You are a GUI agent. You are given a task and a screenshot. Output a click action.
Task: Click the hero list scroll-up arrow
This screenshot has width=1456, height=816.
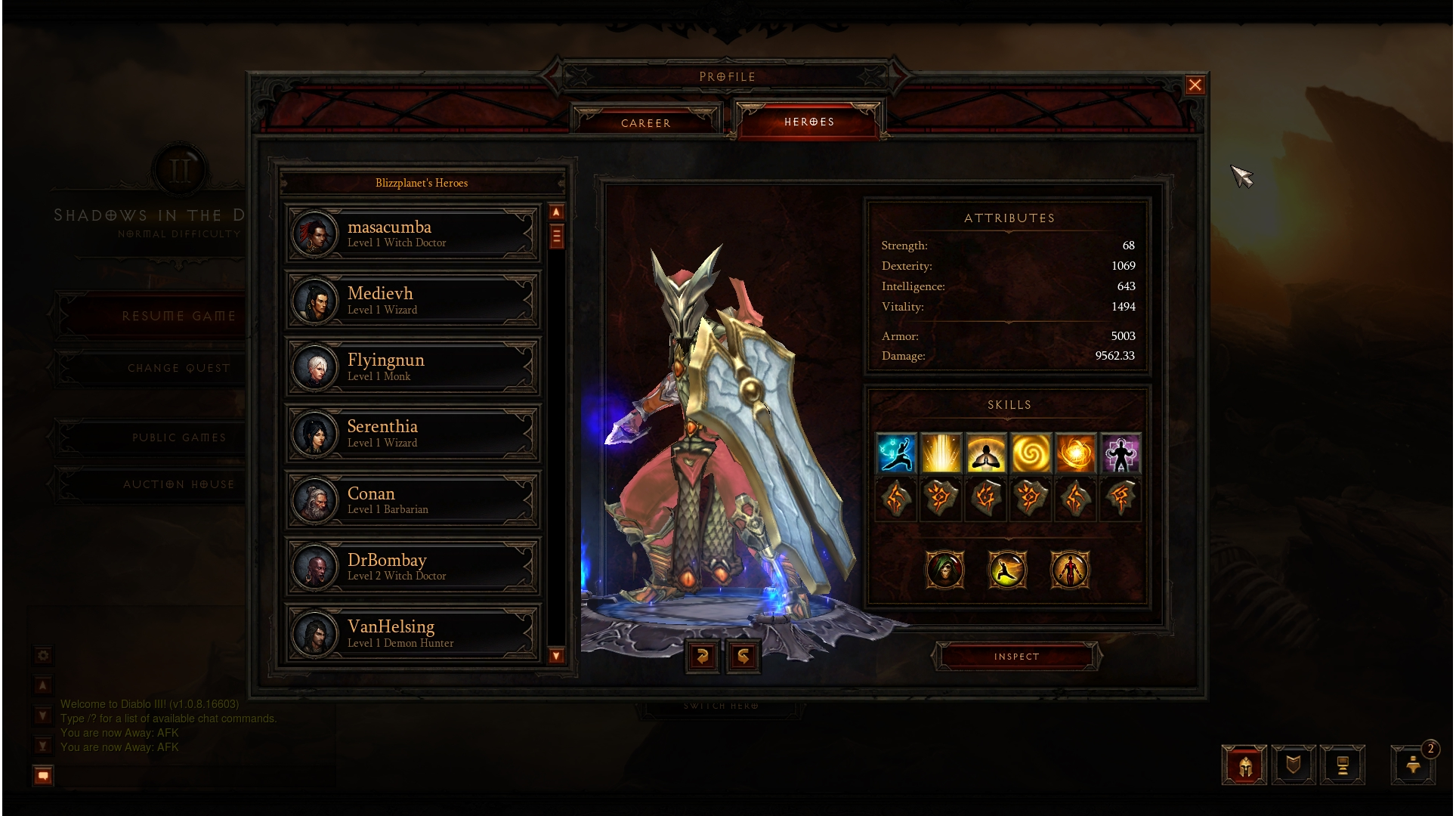tap(556, 212)
